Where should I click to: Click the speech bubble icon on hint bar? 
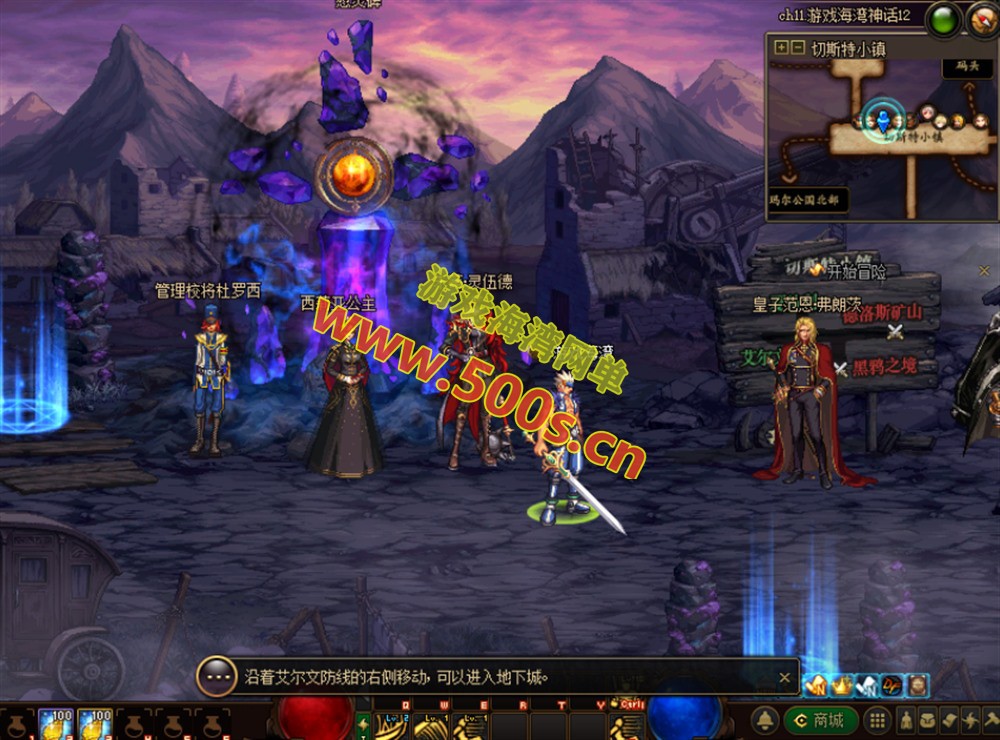[216, 677]
